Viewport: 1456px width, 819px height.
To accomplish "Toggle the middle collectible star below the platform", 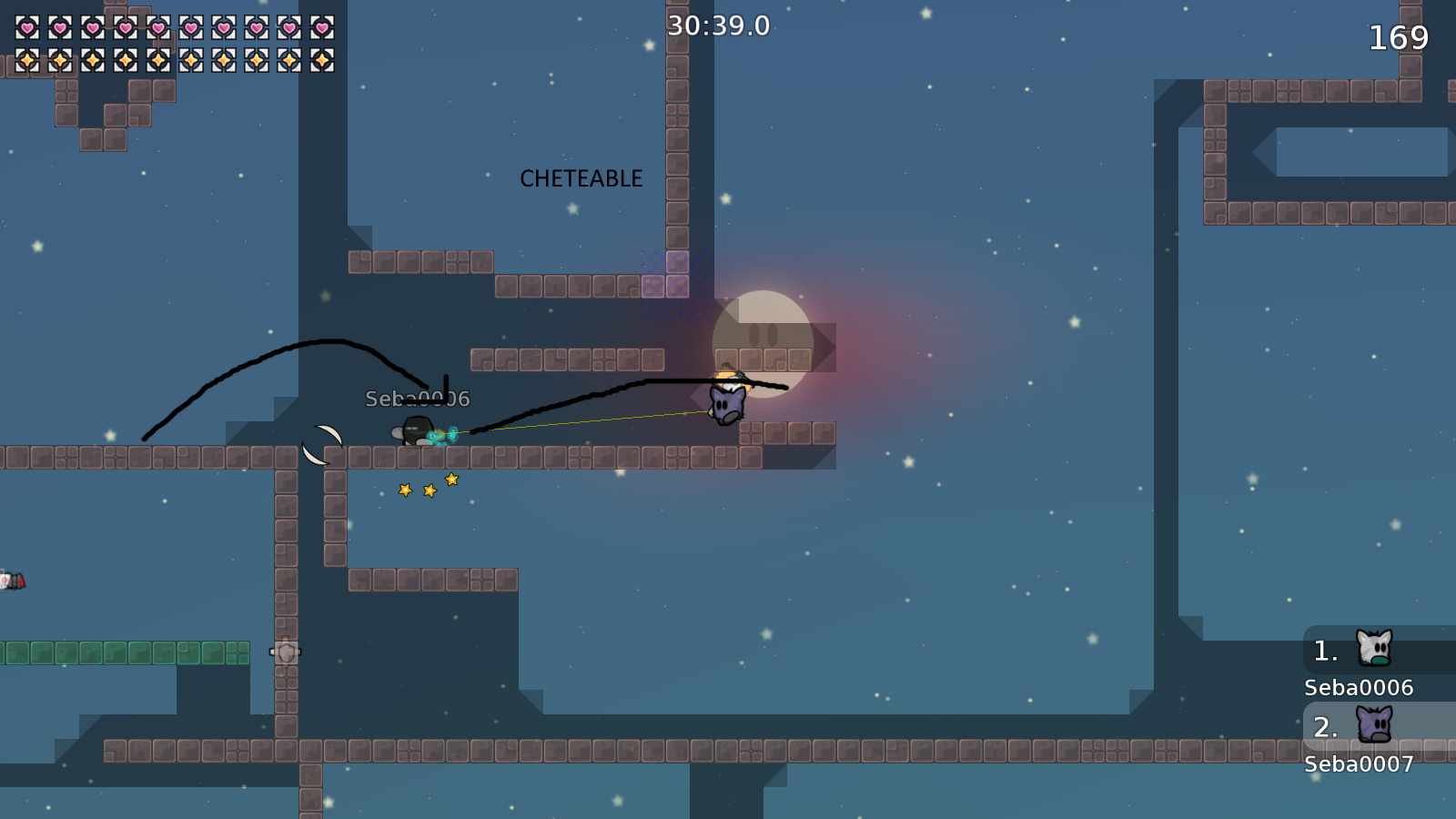I will click(x=428, y=490).
